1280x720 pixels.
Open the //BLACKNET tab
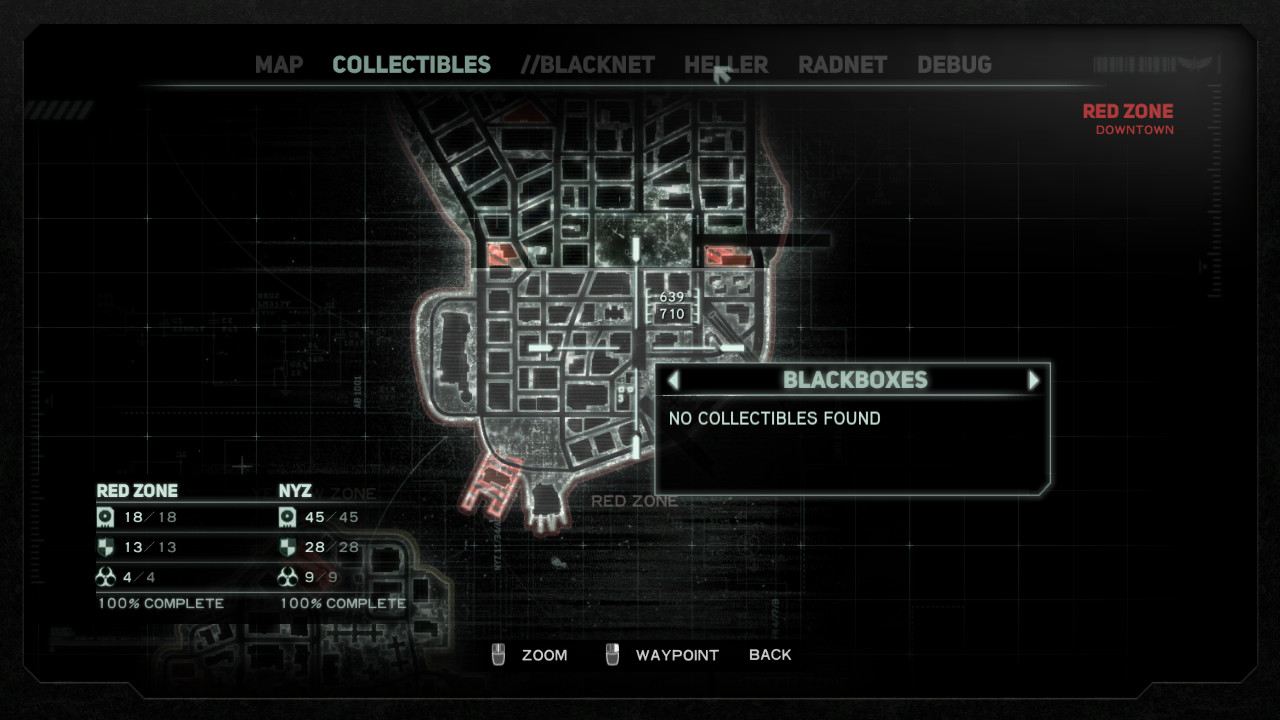click(587, 65)
